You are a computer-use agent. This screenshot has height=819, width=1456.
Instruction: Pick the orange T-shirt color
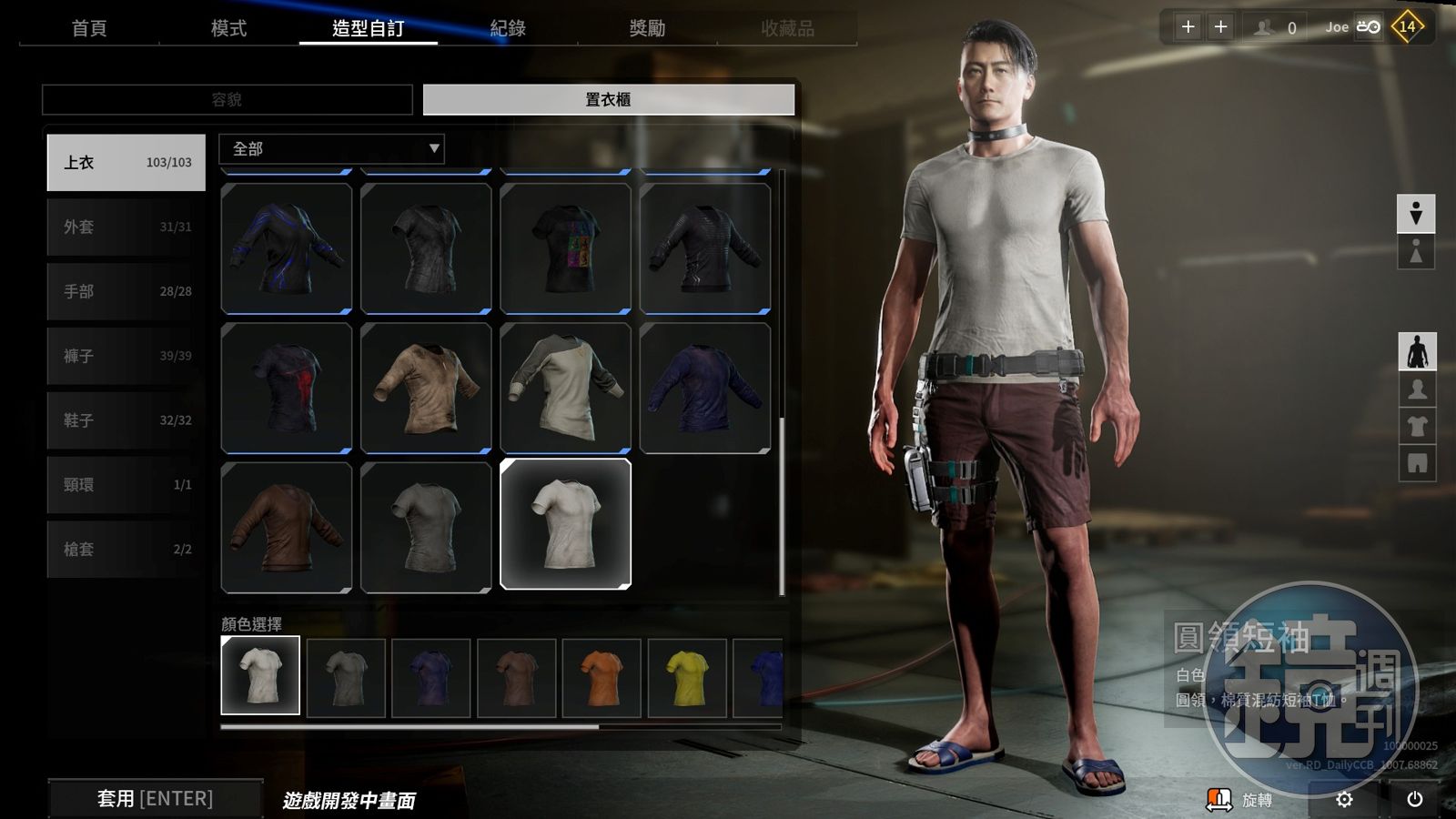(x=602, y=677)
